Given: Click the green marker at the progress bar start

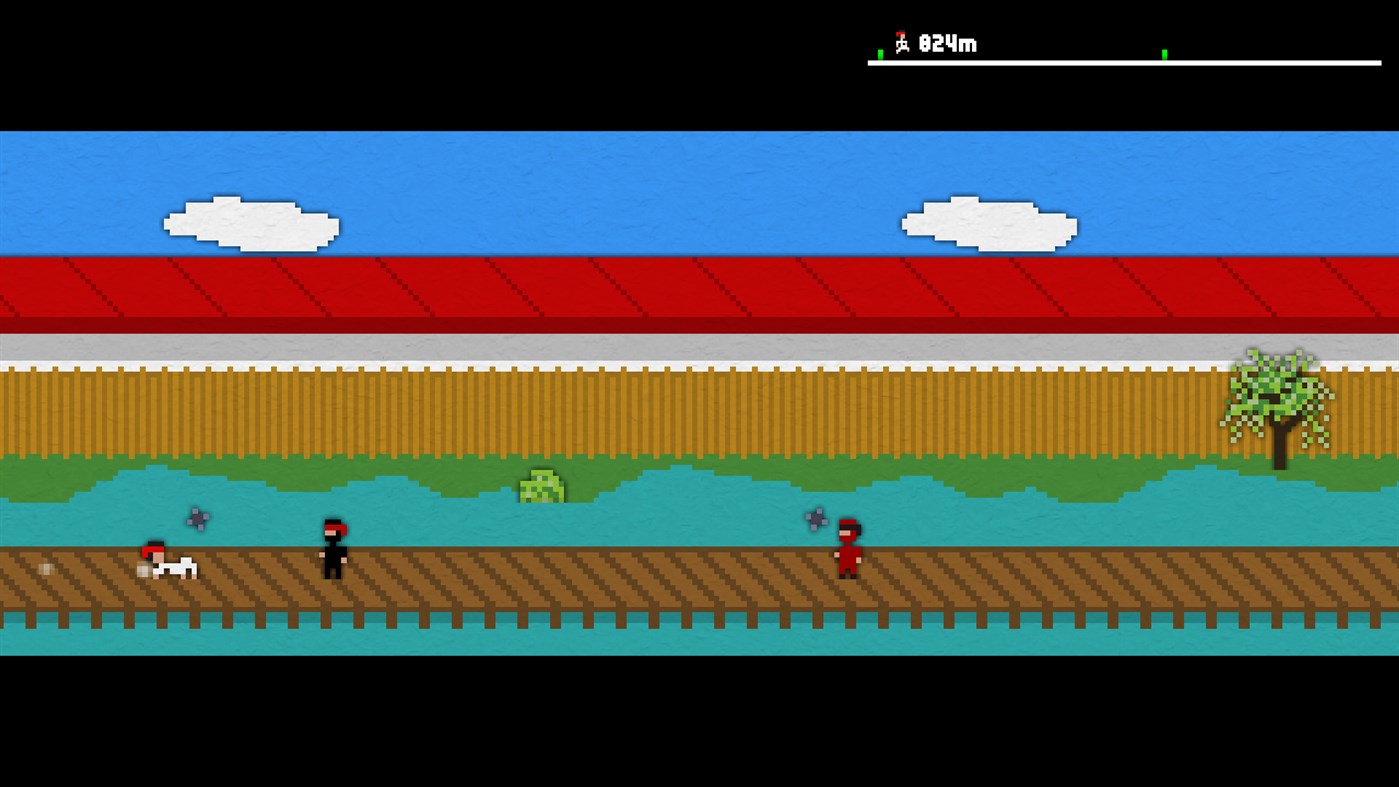Looking at the screenshot, I should (880, 52).
